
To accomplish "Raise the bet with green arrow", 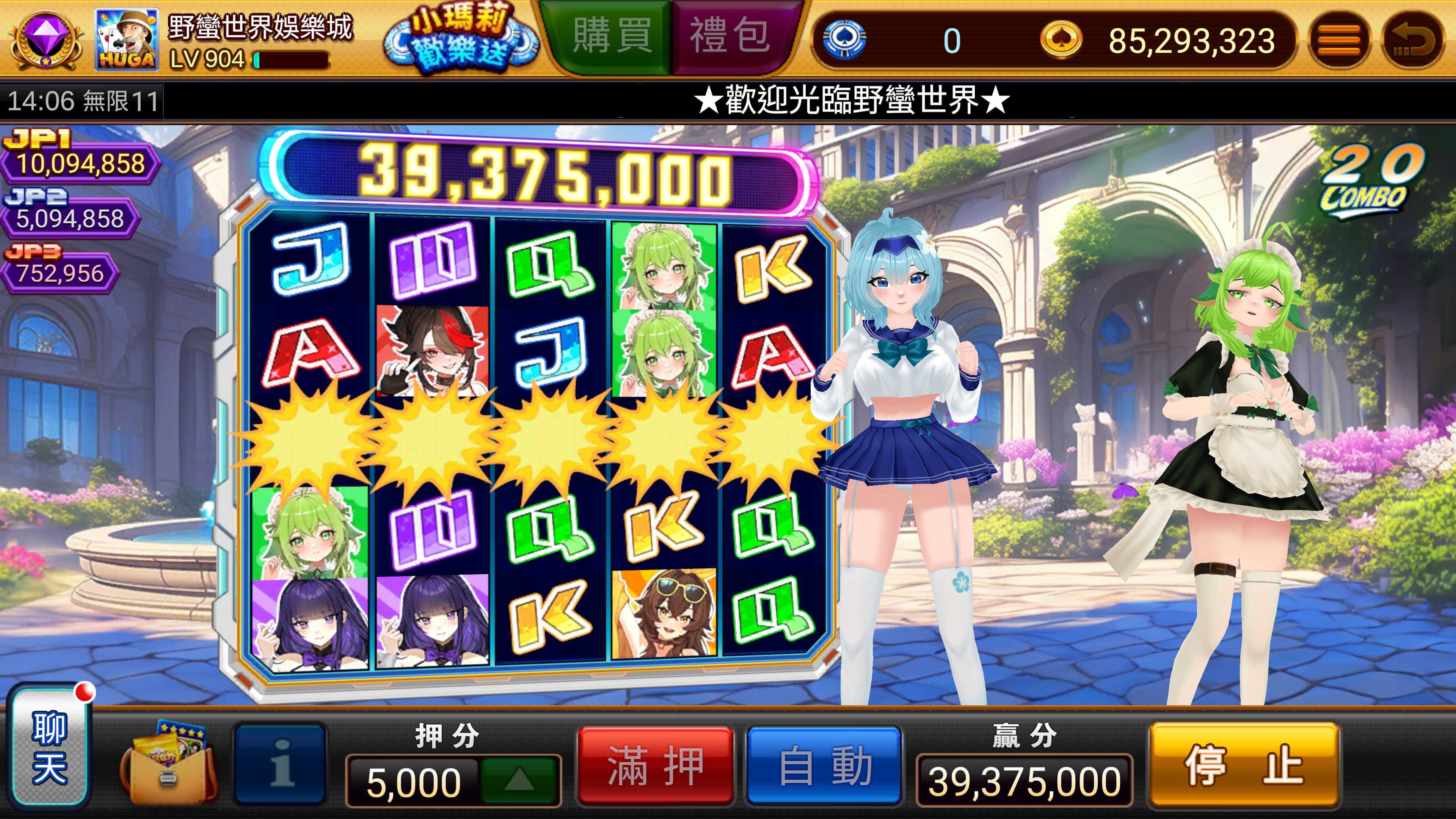I will tap(519, 781).
